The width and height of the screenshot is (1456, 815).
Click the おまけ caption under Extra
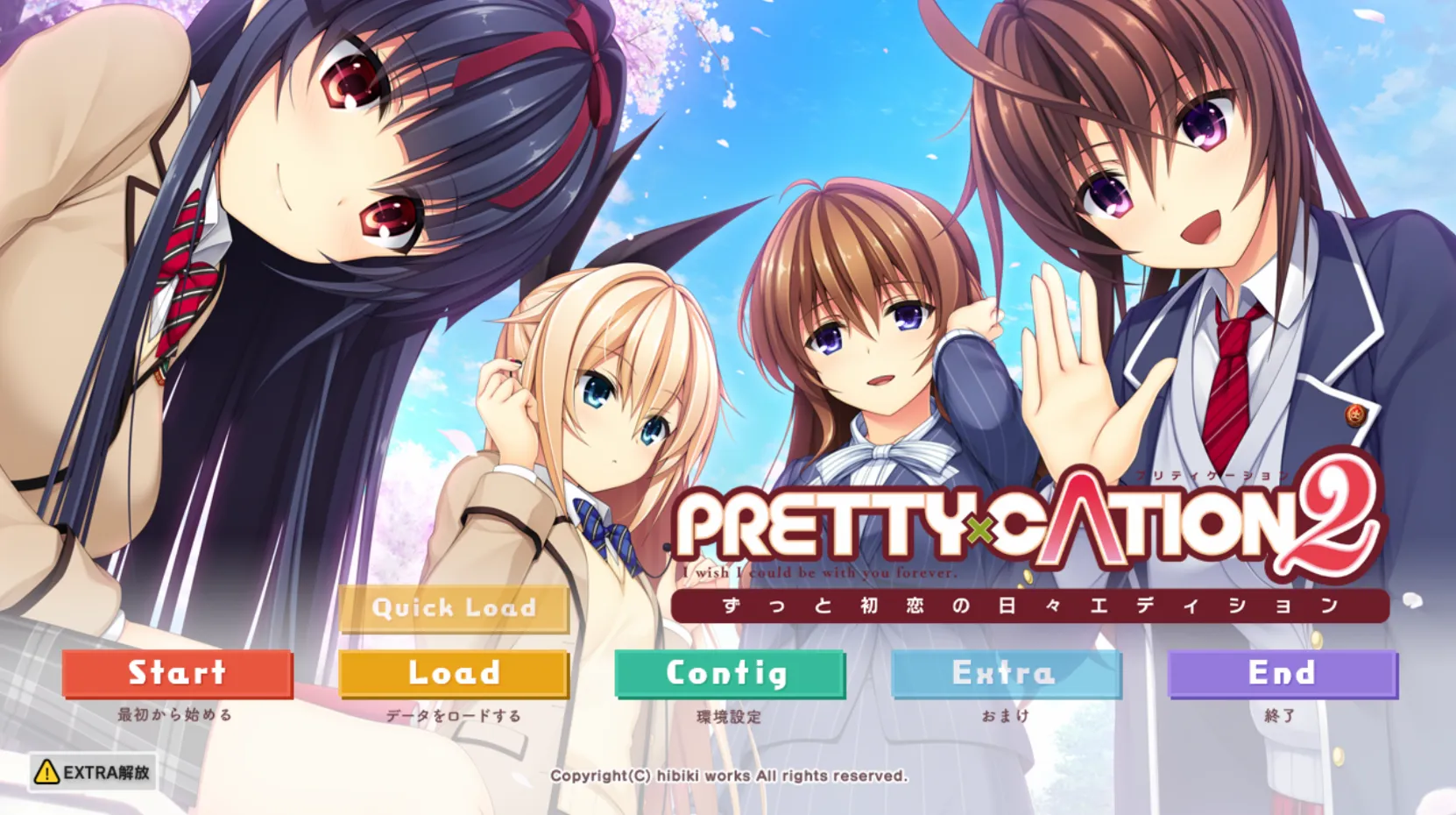click(1005, 714)
